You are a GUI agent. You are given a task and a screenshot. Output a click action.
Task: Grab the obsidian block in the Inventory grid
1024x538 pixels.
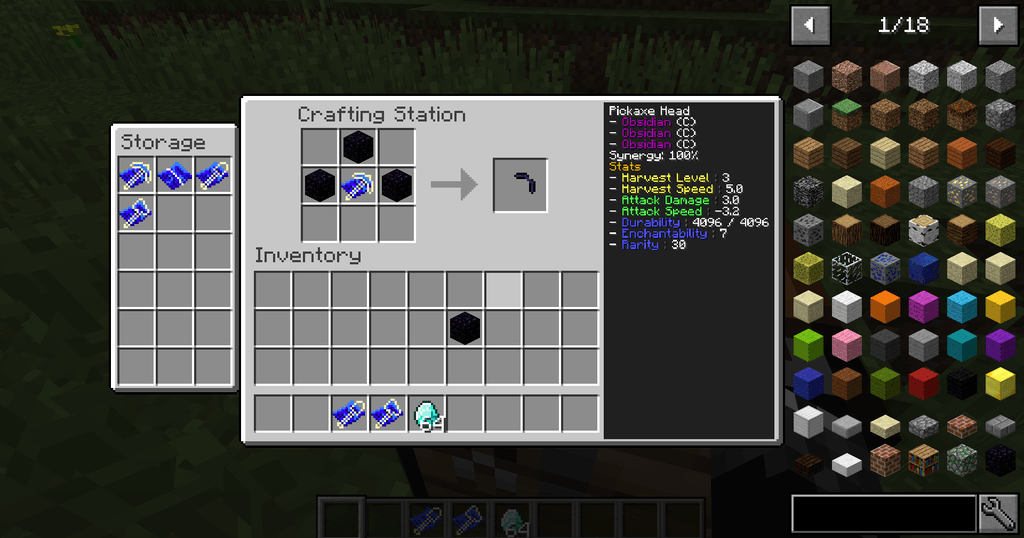point(464,327)
